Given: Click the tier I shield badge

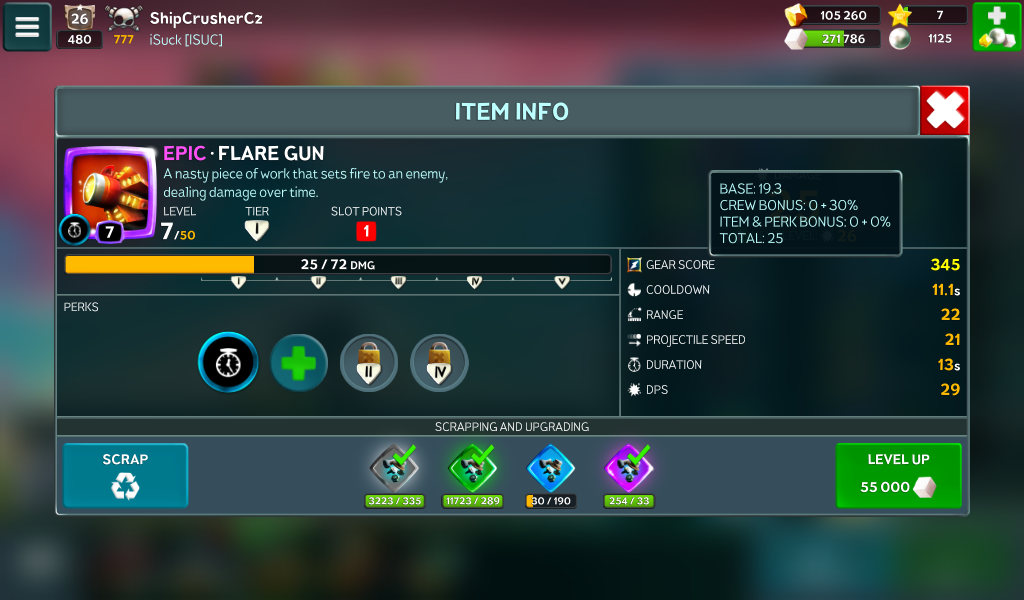Looking at the screenshot, I should pos(257,231).
